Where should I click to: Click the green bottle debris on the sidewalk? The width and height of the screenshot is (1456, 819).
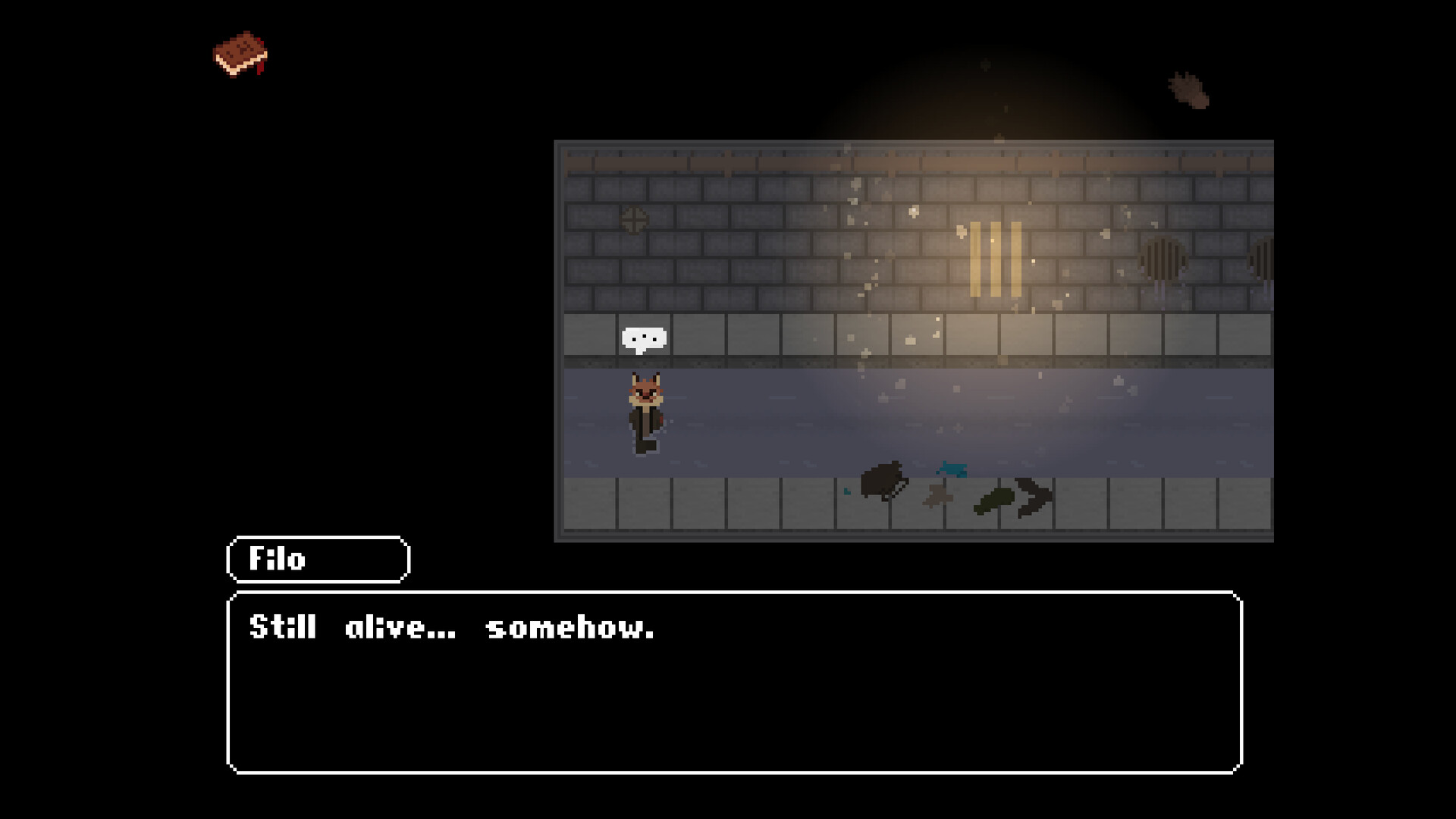995,500
